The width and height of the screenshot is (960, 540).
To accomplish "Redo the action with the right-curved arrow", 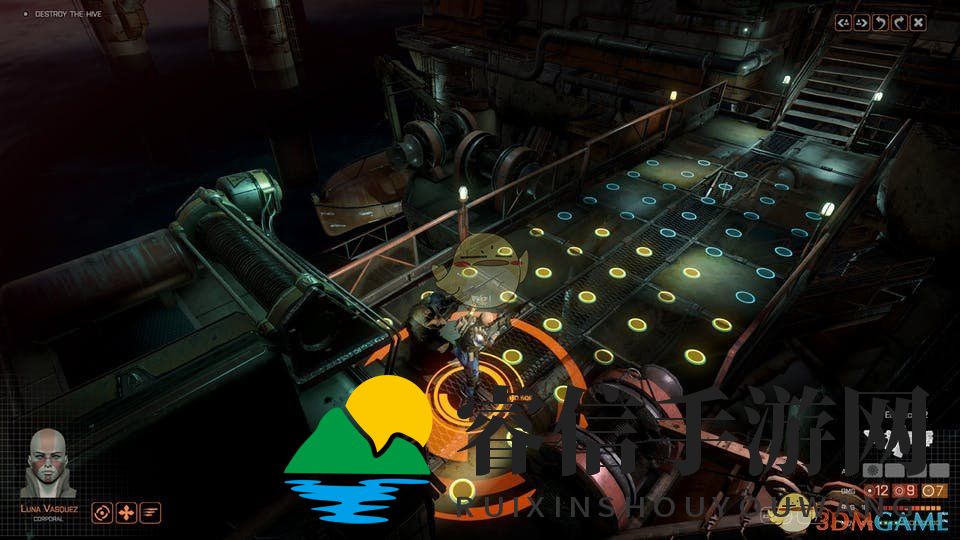I will pos(899,22).
